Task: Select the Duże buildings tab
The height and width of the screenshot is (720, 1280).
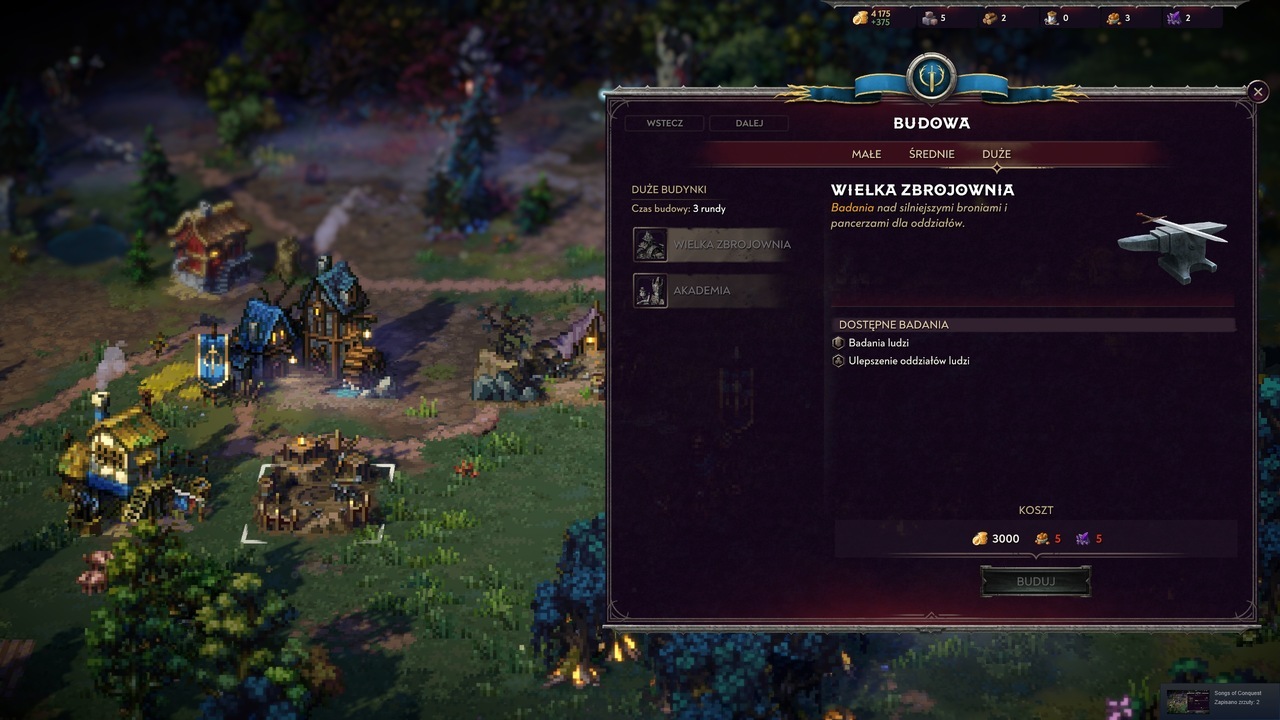Action: 996,154
